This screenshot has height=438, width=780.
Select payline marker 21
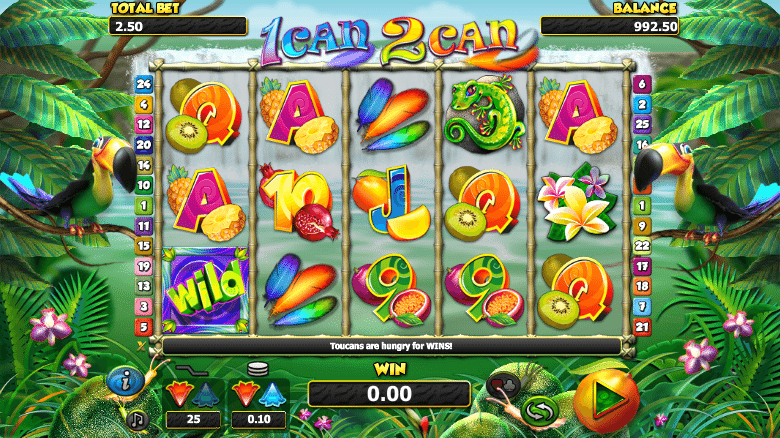[641, 327]
